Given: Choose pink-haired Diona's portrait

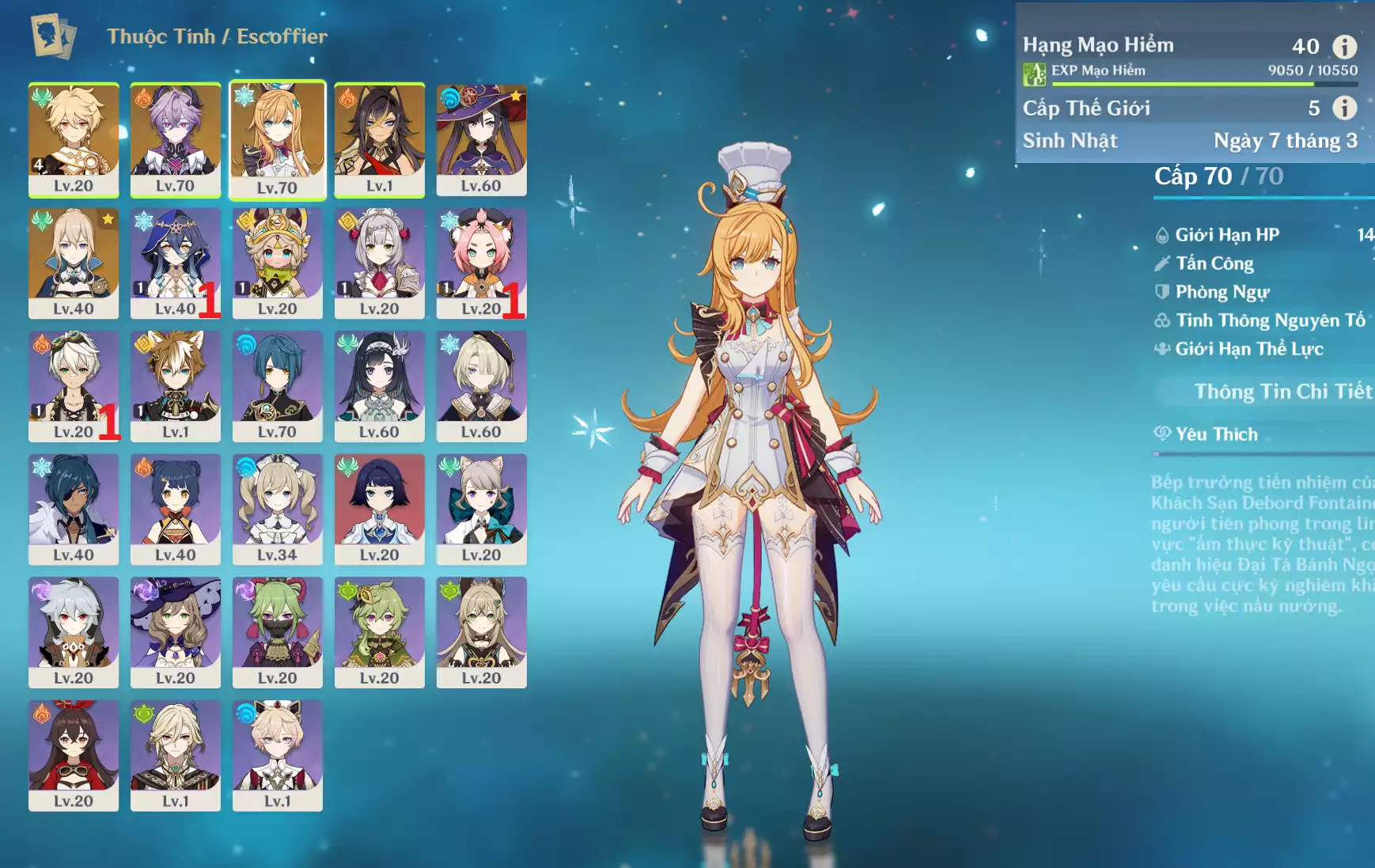Looking at the screenshot, I should pos(481,263).
